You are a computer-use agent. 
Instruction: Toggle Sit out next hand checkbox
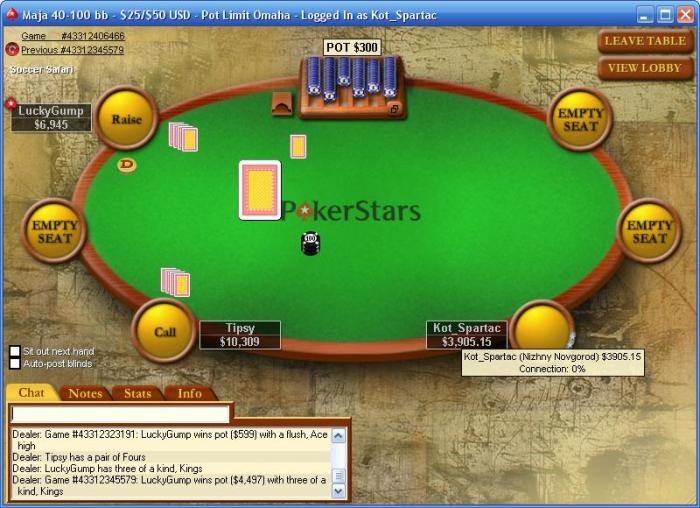coord(15,351)
